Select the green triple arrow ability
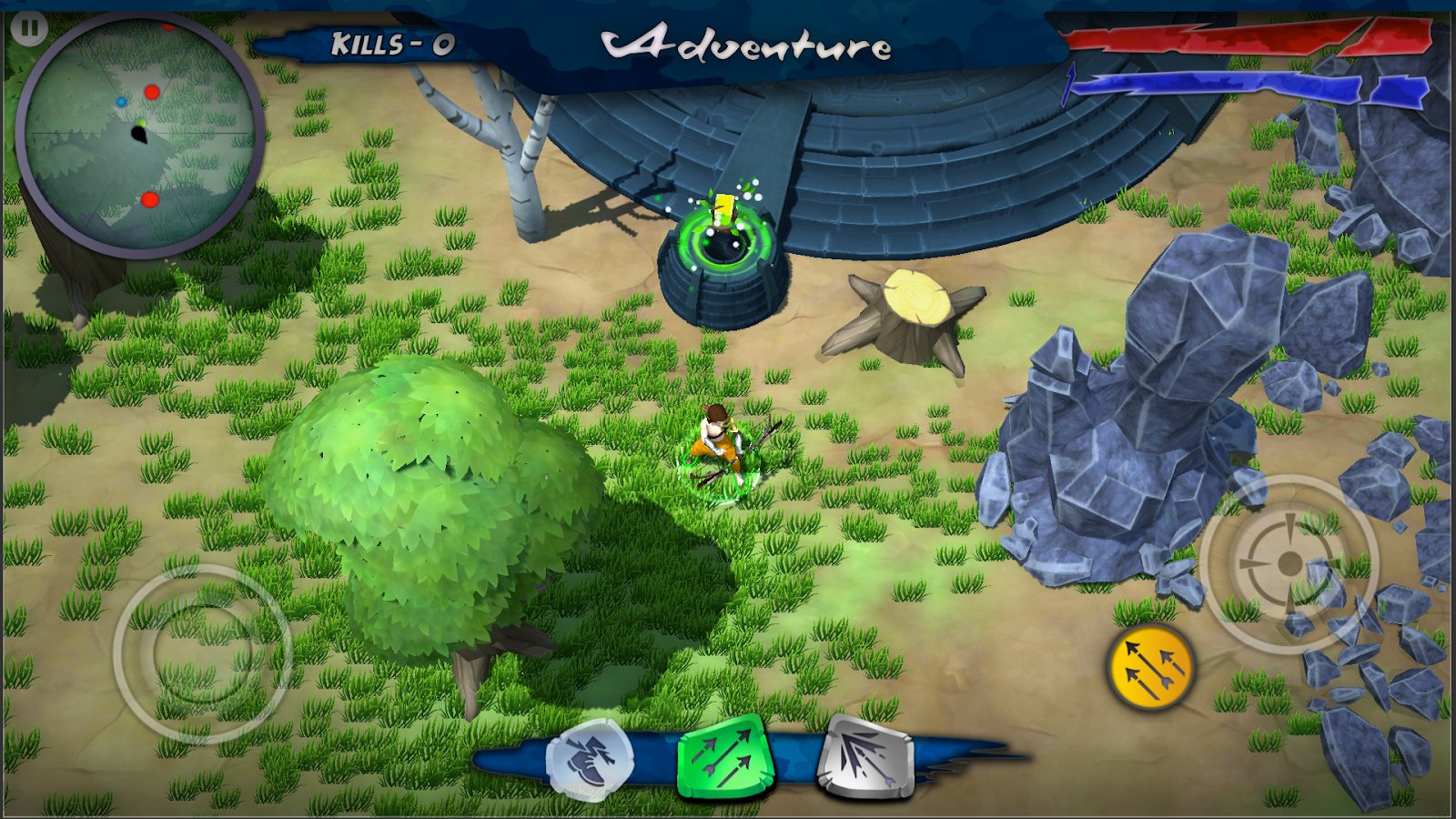 pyautogui.click(x=724, y=757)
